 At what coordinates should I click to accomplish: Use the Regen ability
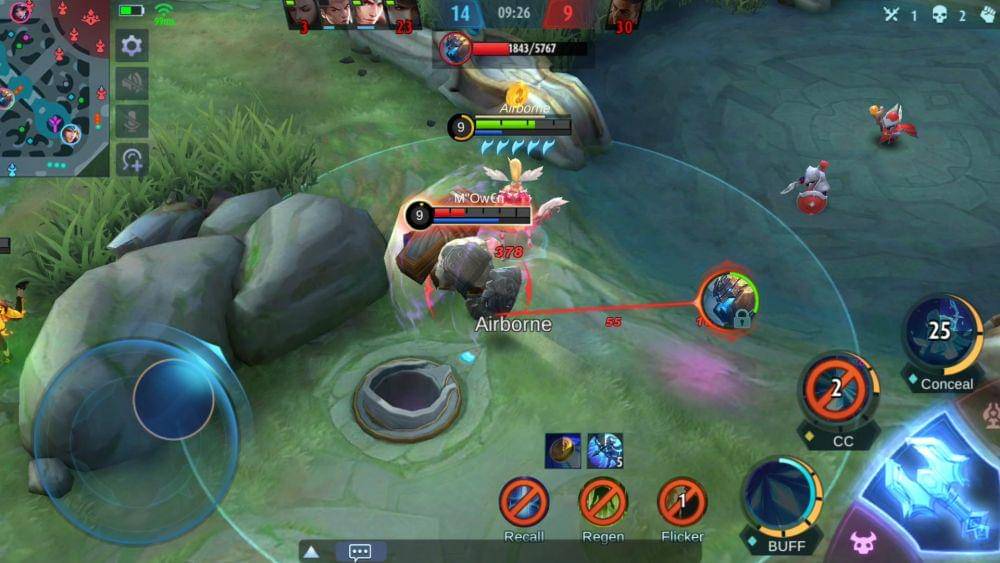(x=603, y=502)
